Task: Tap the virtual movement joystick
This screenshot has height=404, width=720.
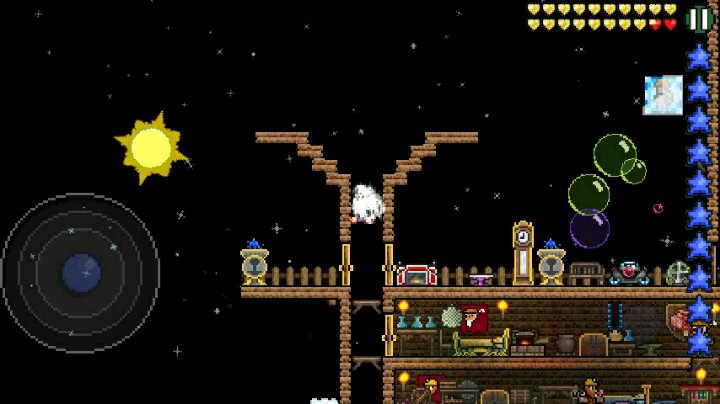Action: (x=81, y=273)
